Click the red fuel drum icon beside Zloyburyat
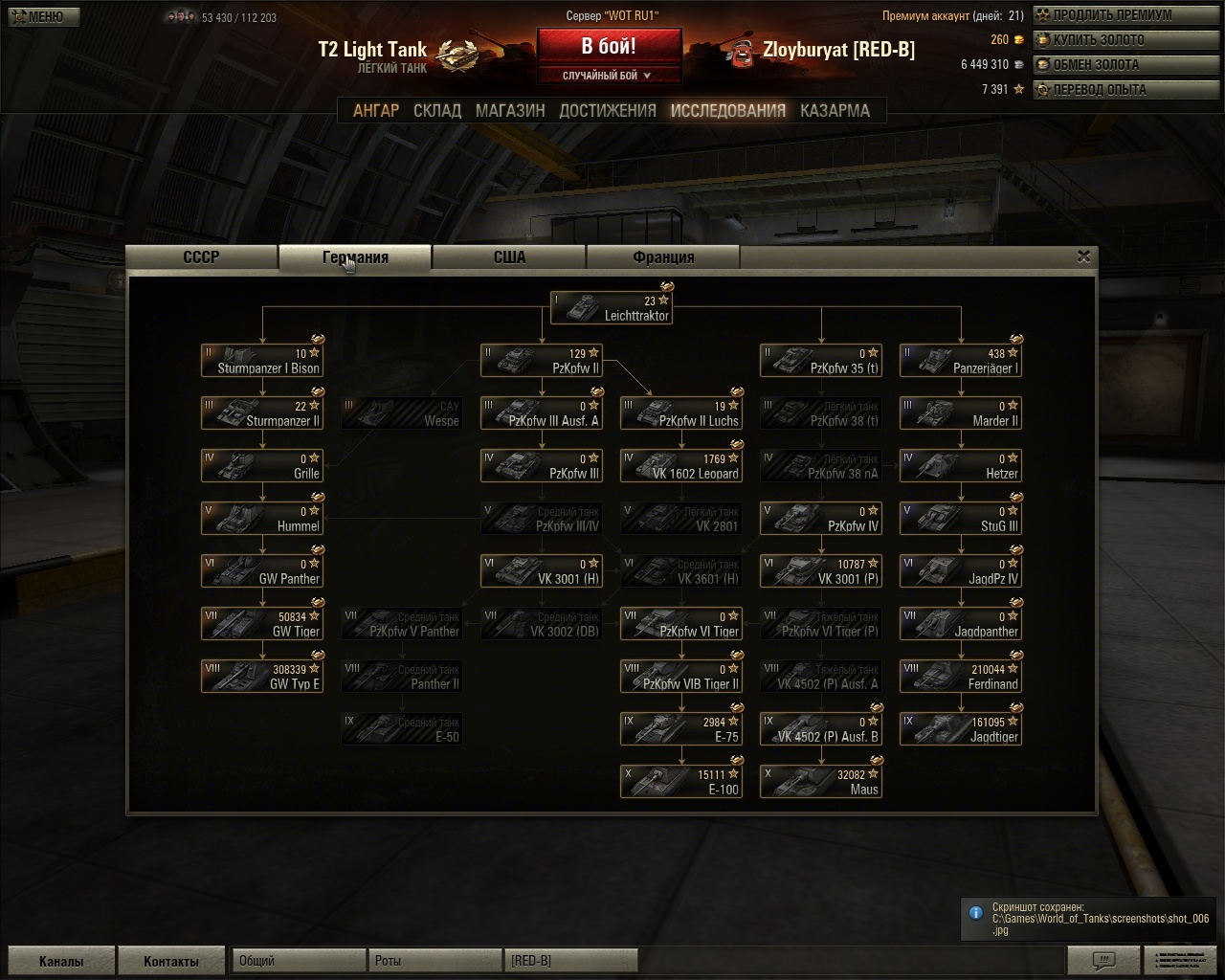 pyautogui.click(x=742, y=55)
